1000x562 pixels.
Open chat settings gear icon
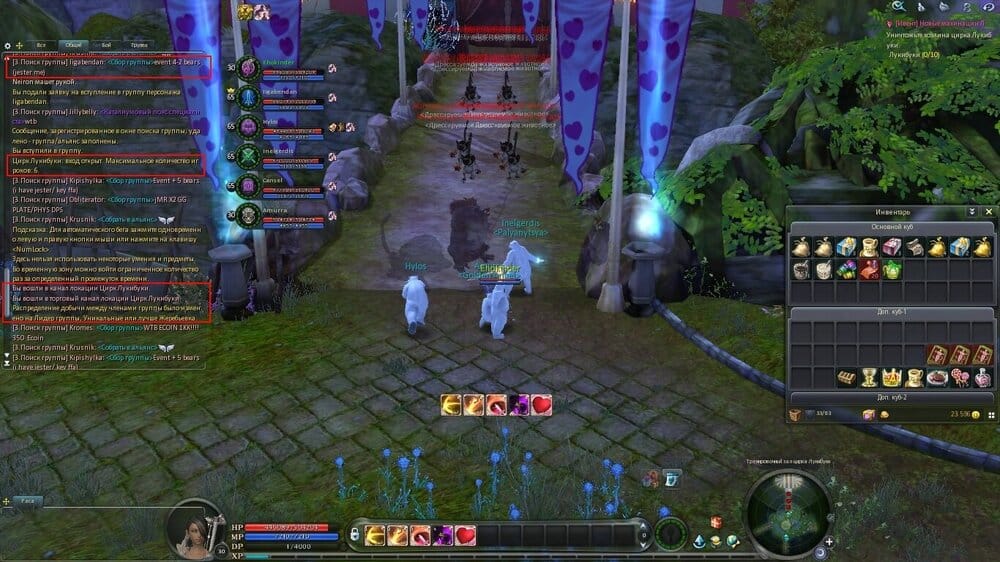click(8, 45)
